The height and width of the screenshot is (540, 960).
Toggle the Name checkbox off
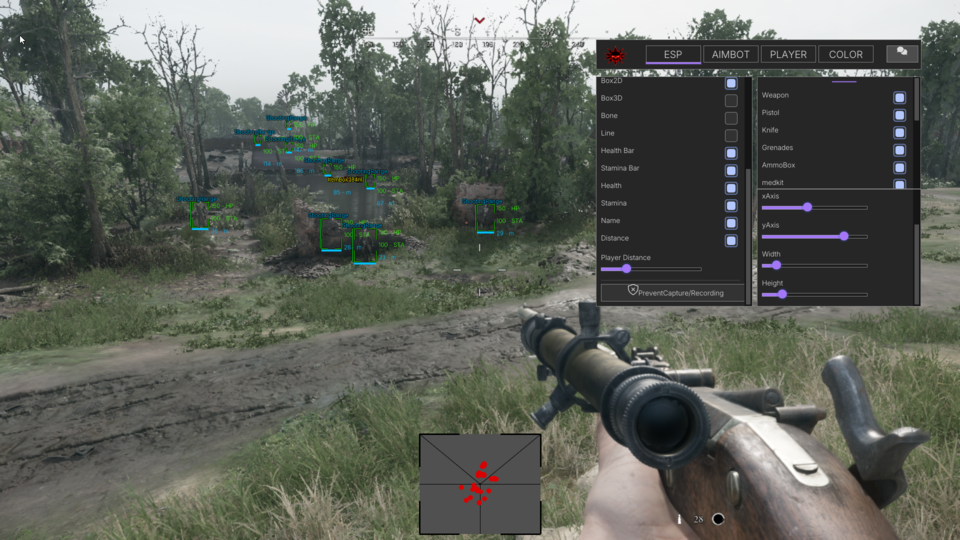(x=731, y=223)
